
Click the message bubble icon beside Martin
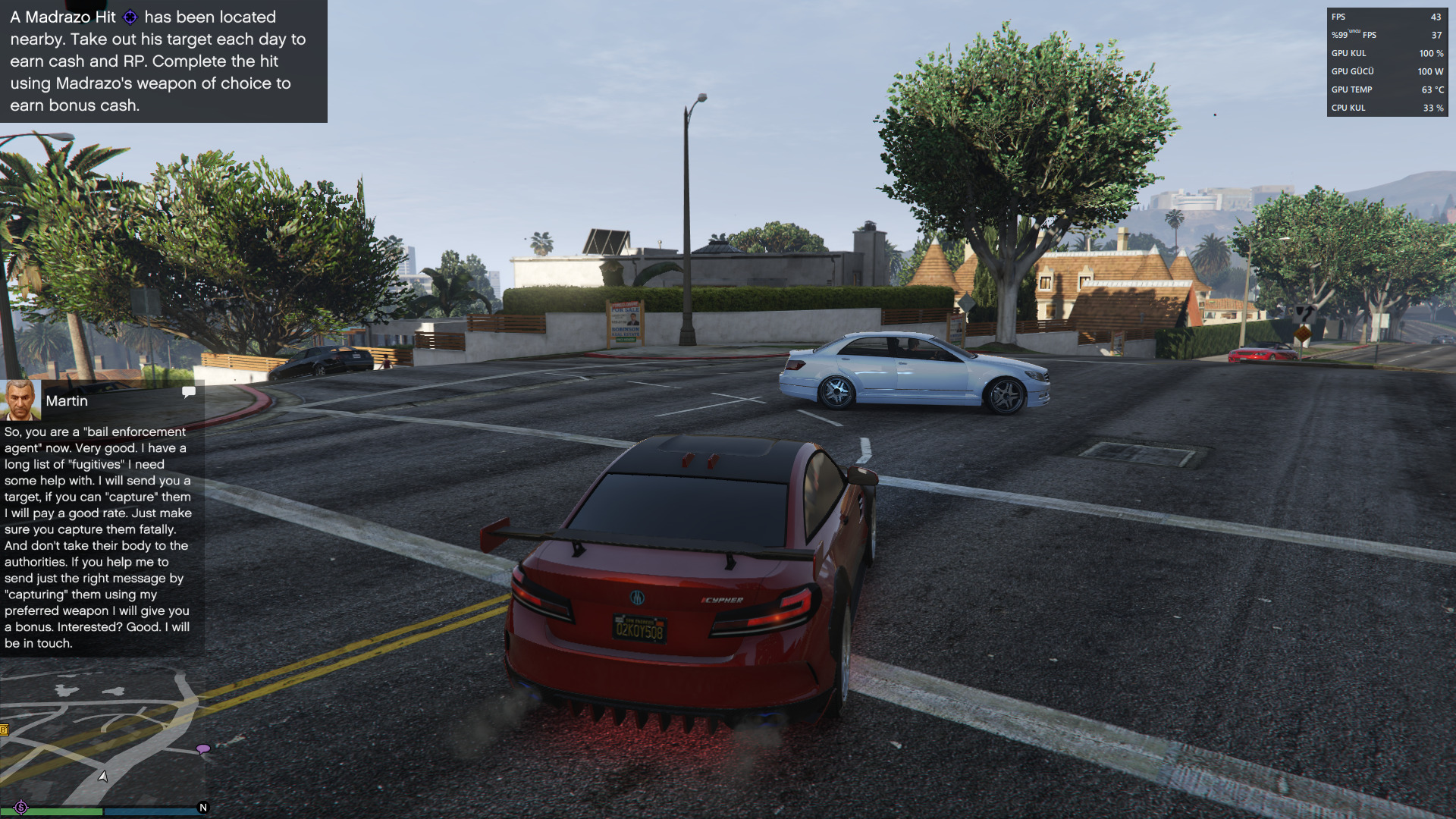189,392
